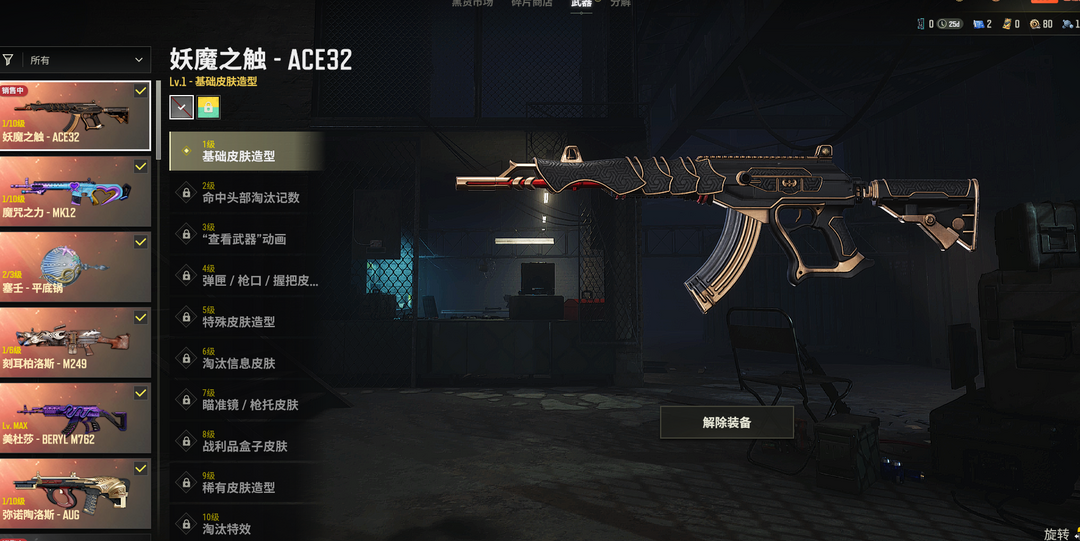Choose the locked 特殊皮肤造型 level row
Image resolution: width=1080 pixels, height=541 pixels.
(246, 317)
